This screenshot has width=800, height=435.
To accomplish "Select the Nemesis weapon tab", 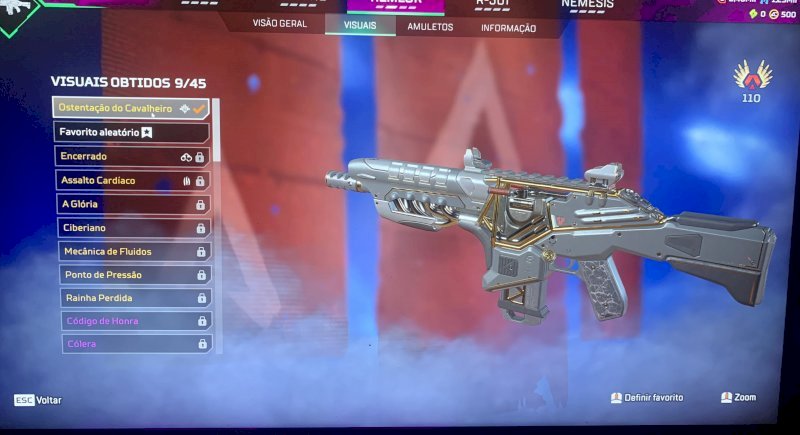I will (587, 5).
